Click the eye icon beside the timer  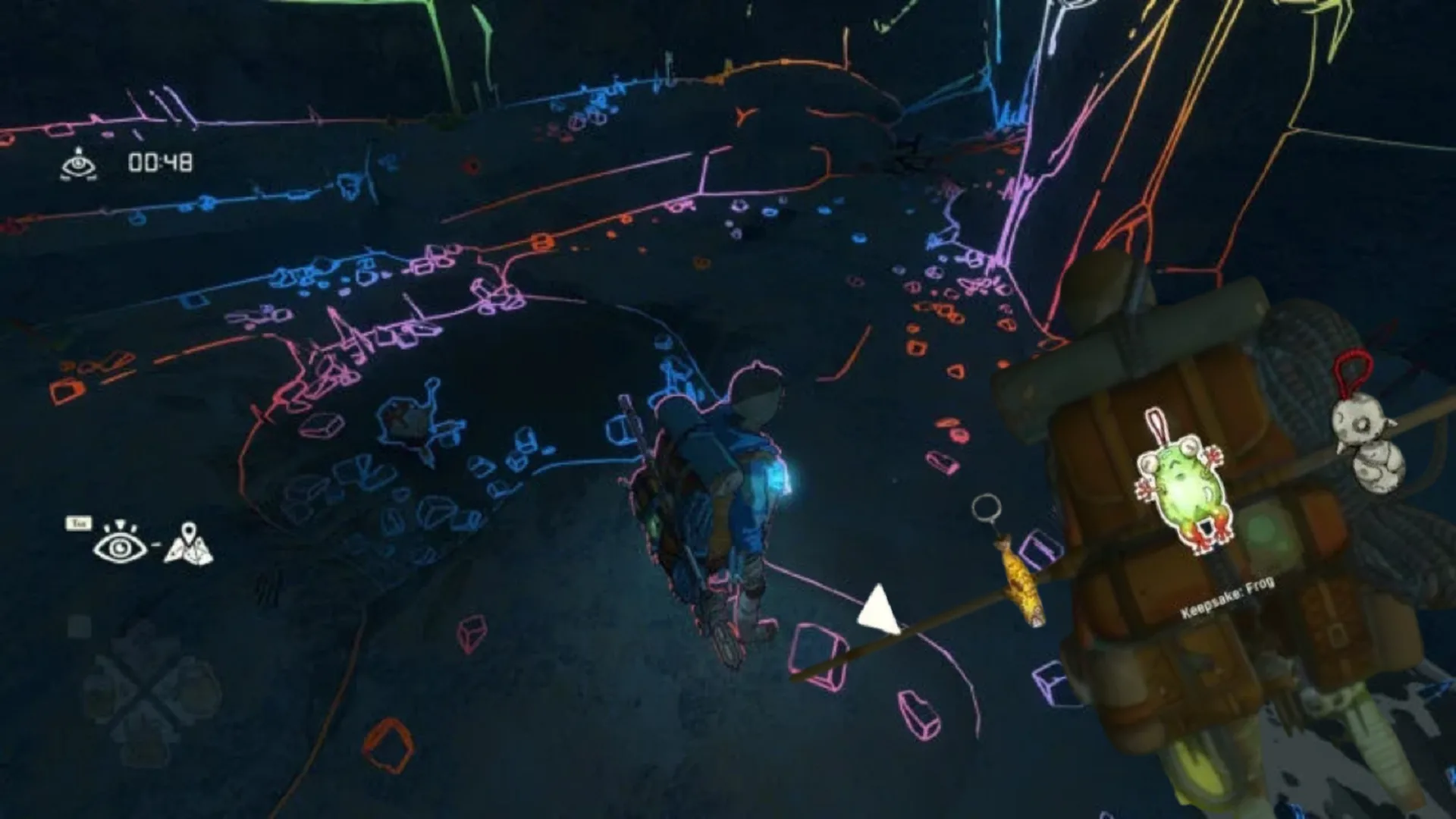(79, 164)
